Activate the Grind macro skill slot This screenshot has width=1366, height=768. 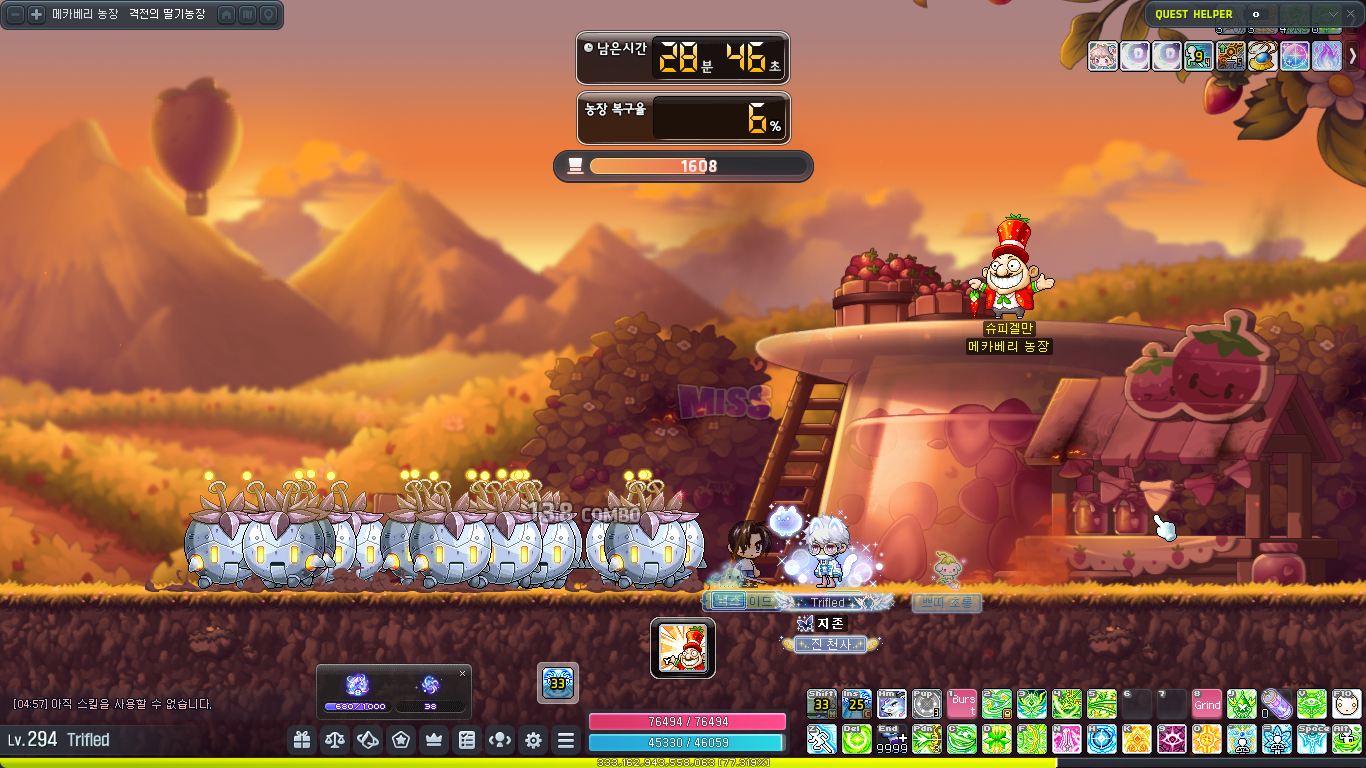[x=1207, y=704]
